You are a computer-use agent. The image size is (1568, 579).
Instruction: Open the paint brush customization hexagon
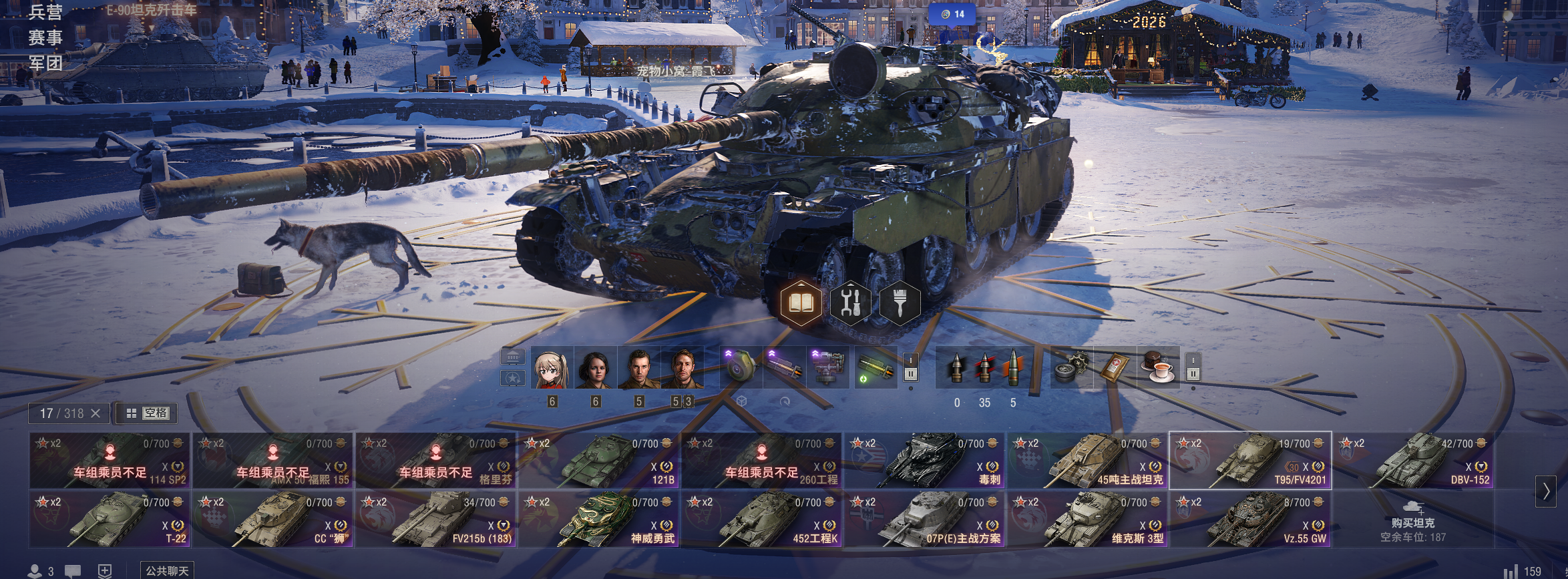pyautogui.click(x=900, y=303)
